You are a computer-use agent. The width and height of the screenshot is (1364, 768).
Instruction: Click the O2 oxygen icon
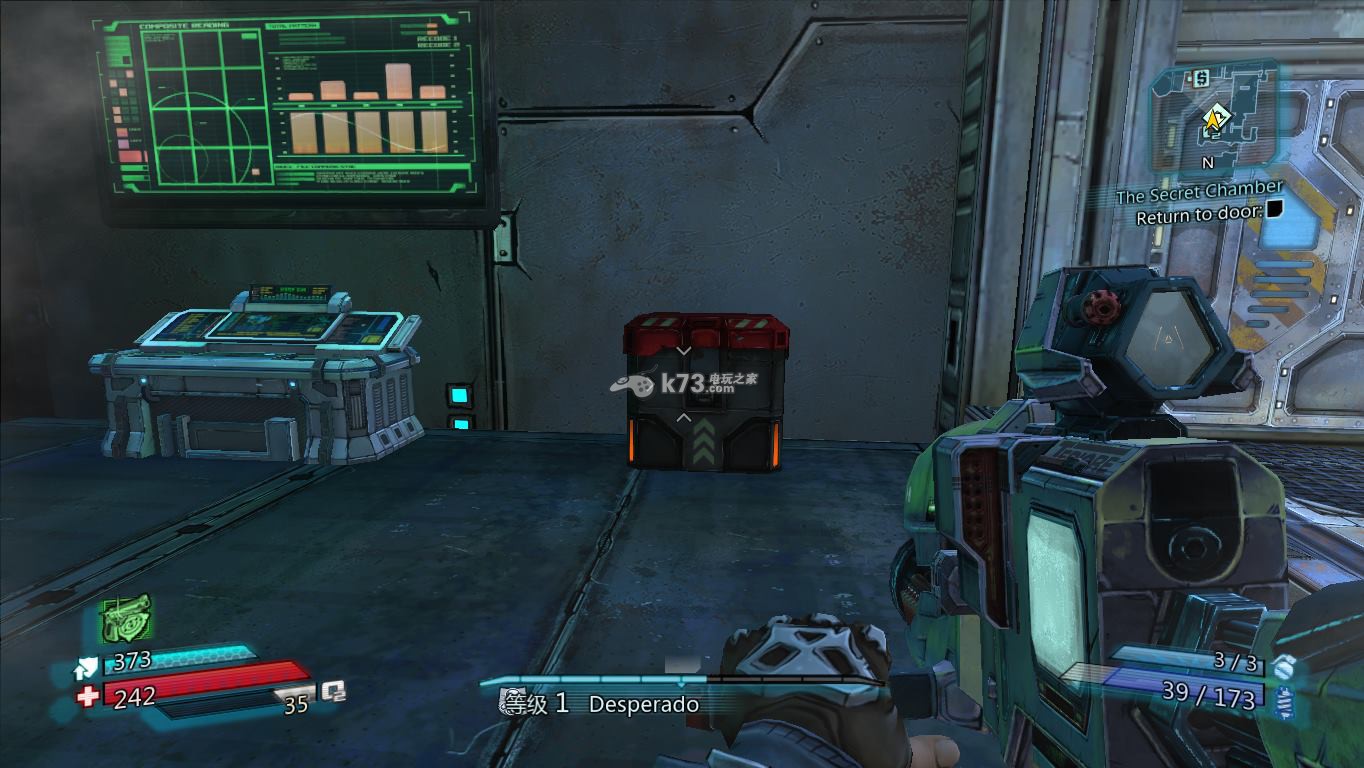[x=333, y=690]
